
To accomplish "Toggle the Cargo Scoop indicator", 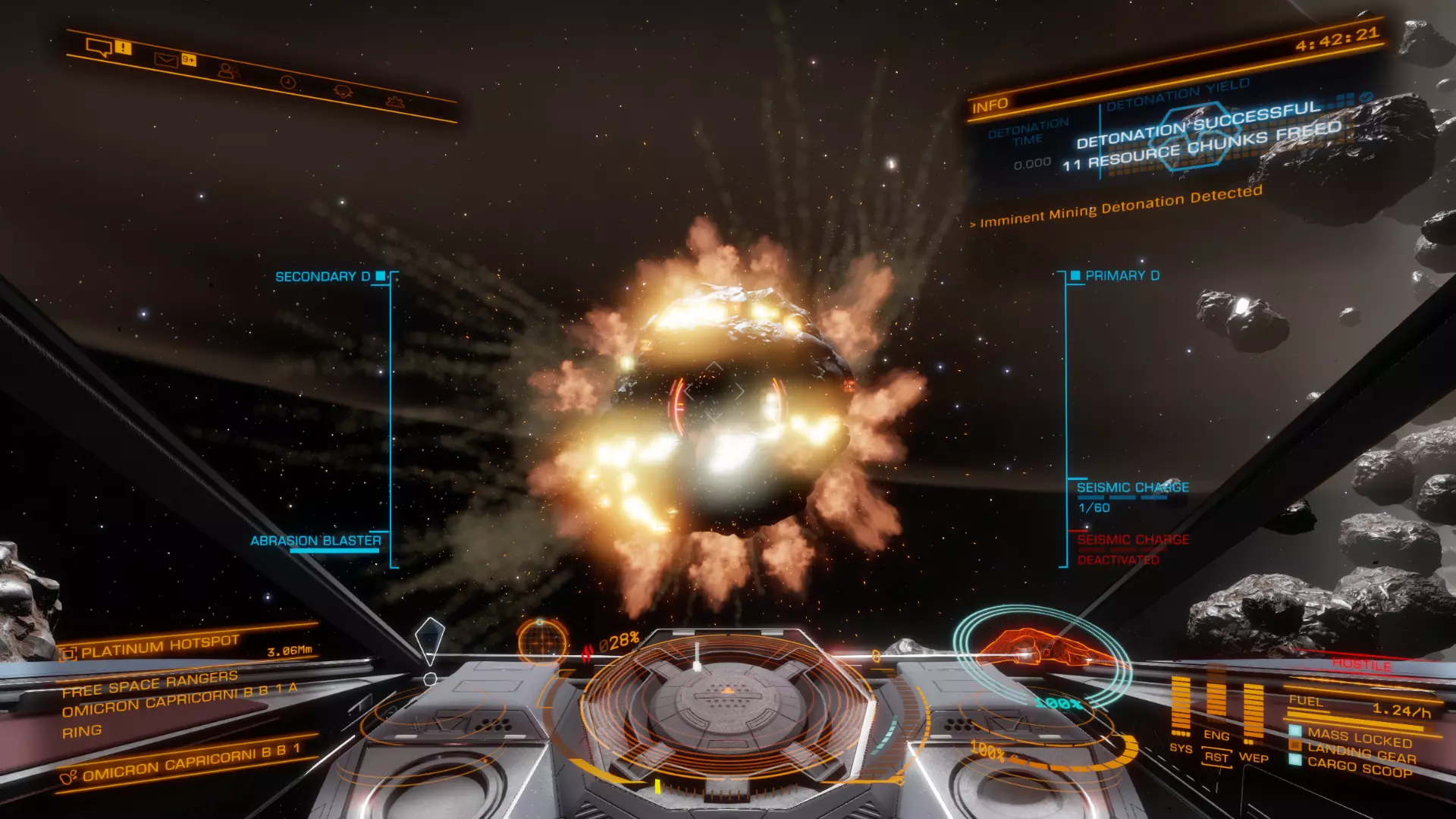I will click(x=1359, y=767).
